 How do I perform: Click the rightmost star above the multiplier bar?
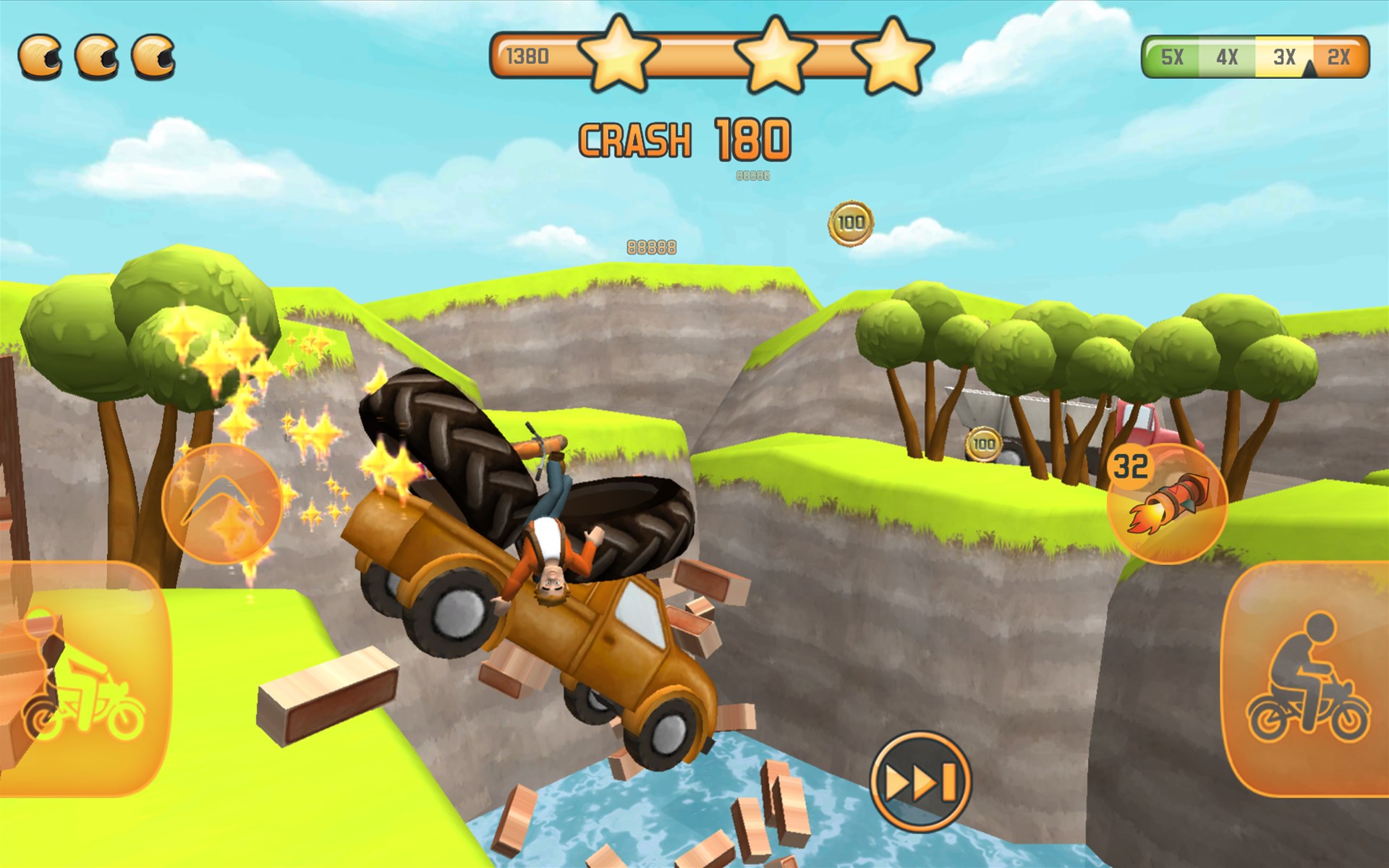(893, 56)
